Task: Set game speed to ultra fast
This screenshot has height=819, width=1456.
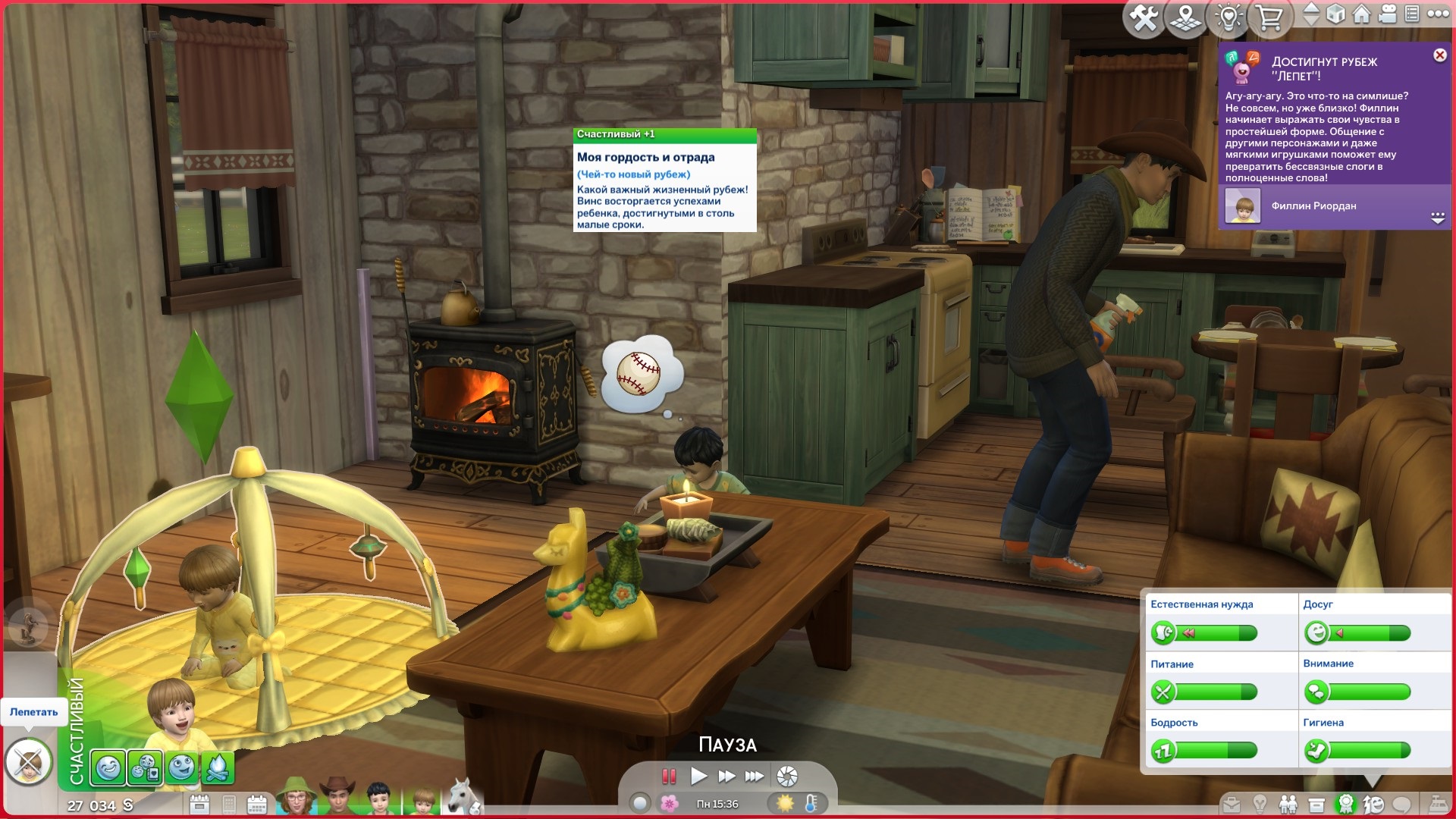Action: coord(755,776)
